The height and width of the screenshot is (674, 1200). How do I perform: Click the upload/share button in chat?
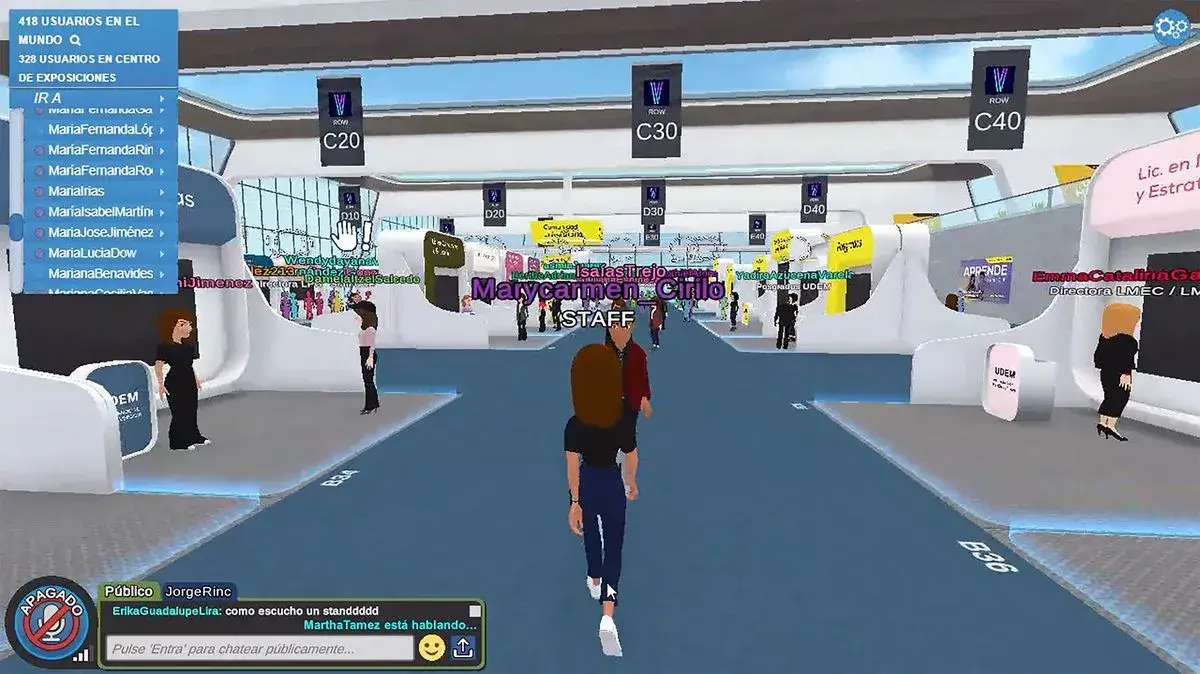(x=463, y=648)
